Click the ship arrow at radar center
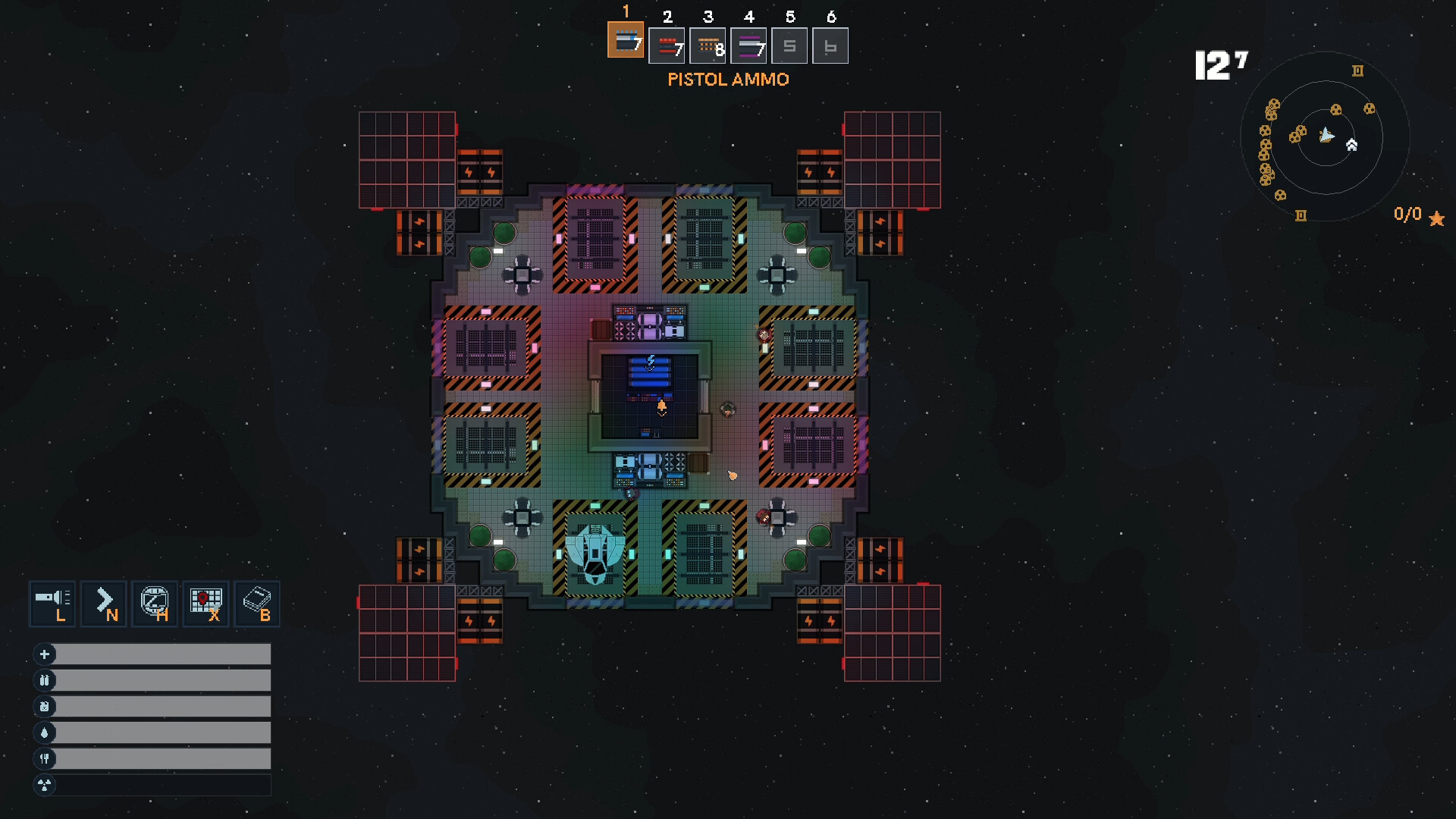1456x819 pixels. (x=1326, y=136)
